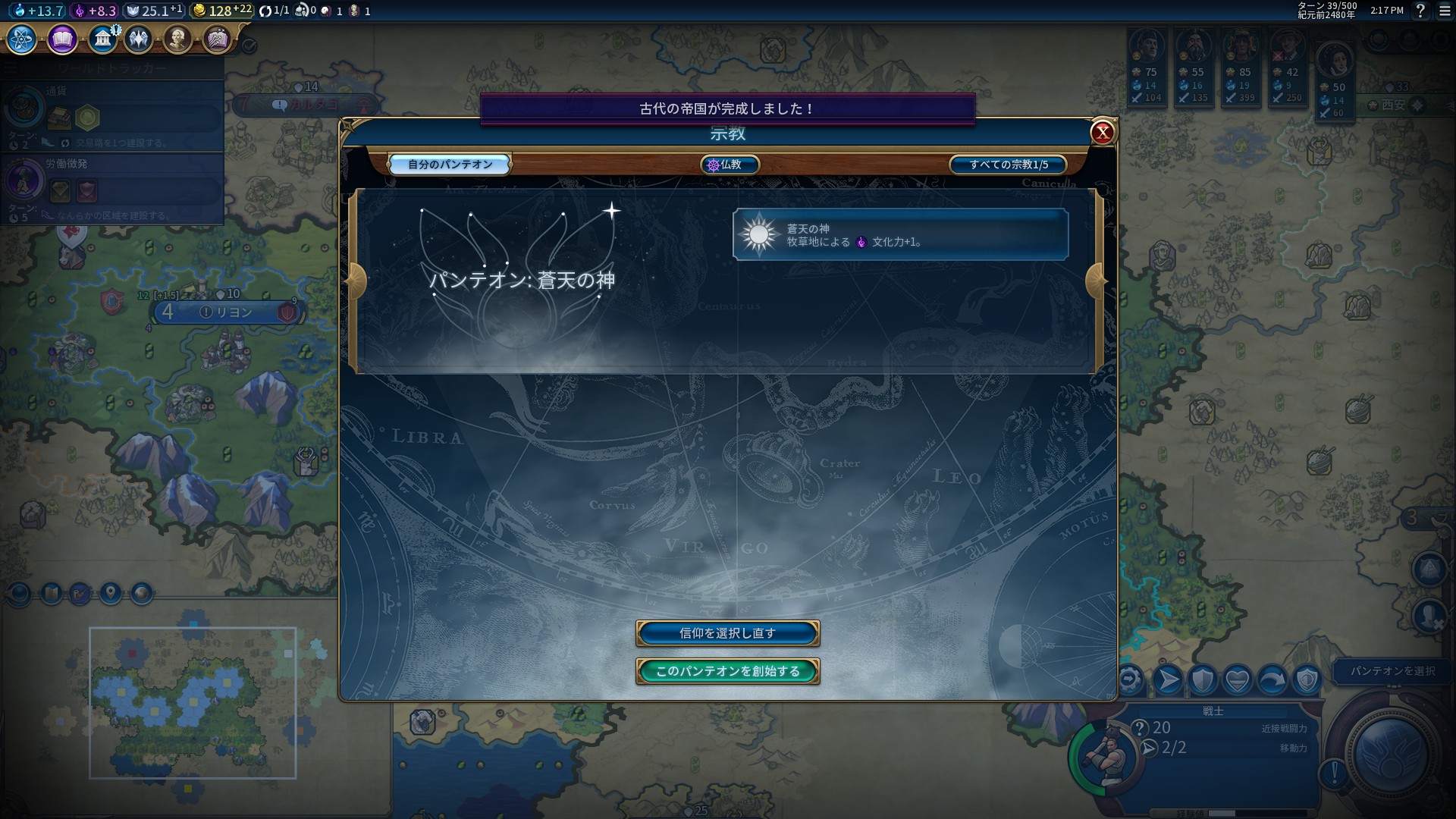Image resolution: width=1456 pixels, height=819 pixels.
Task: Click the パンテオンを選択 notification
Action: point(1392,671)
